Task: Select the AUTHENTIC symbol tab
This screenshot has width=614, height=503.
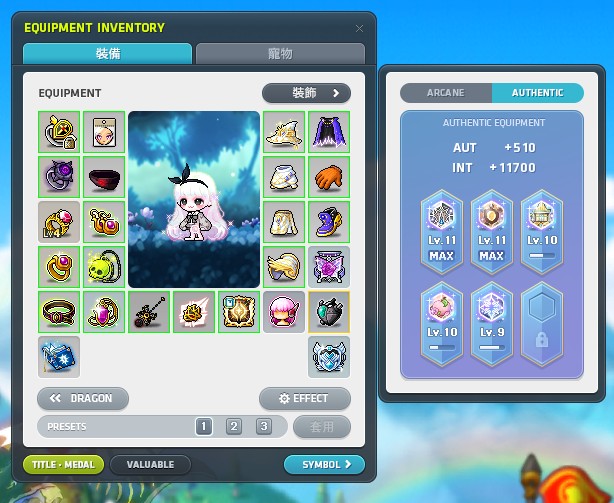Action: [x=537, y=93]
